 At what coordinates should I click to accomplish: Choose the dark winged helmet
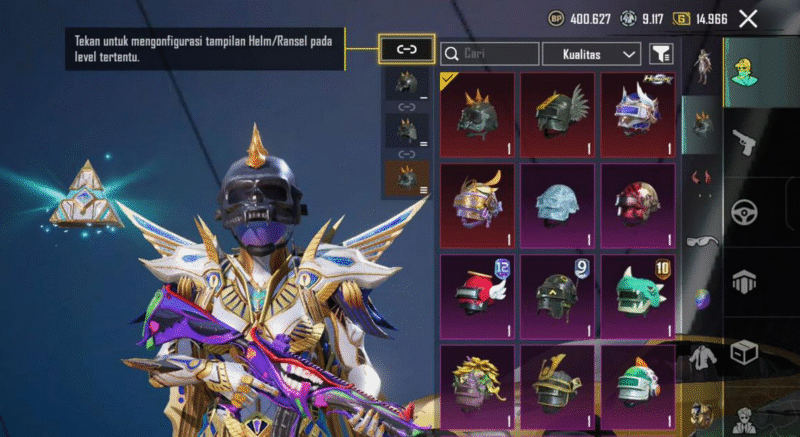558,115
